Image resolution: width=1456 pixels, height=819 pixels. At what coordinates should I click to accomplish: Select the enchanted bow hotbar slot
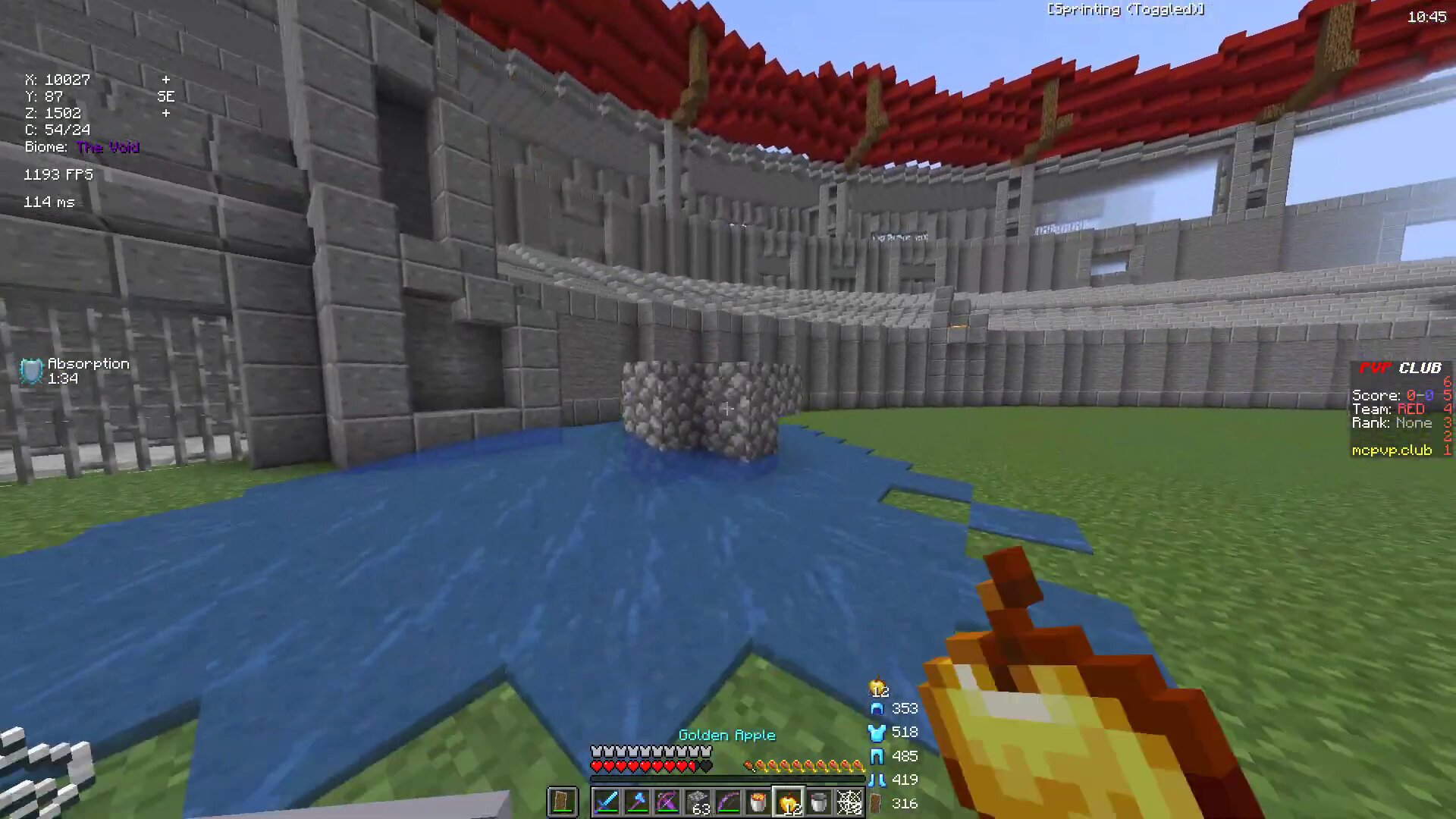(x=728, y=802)
